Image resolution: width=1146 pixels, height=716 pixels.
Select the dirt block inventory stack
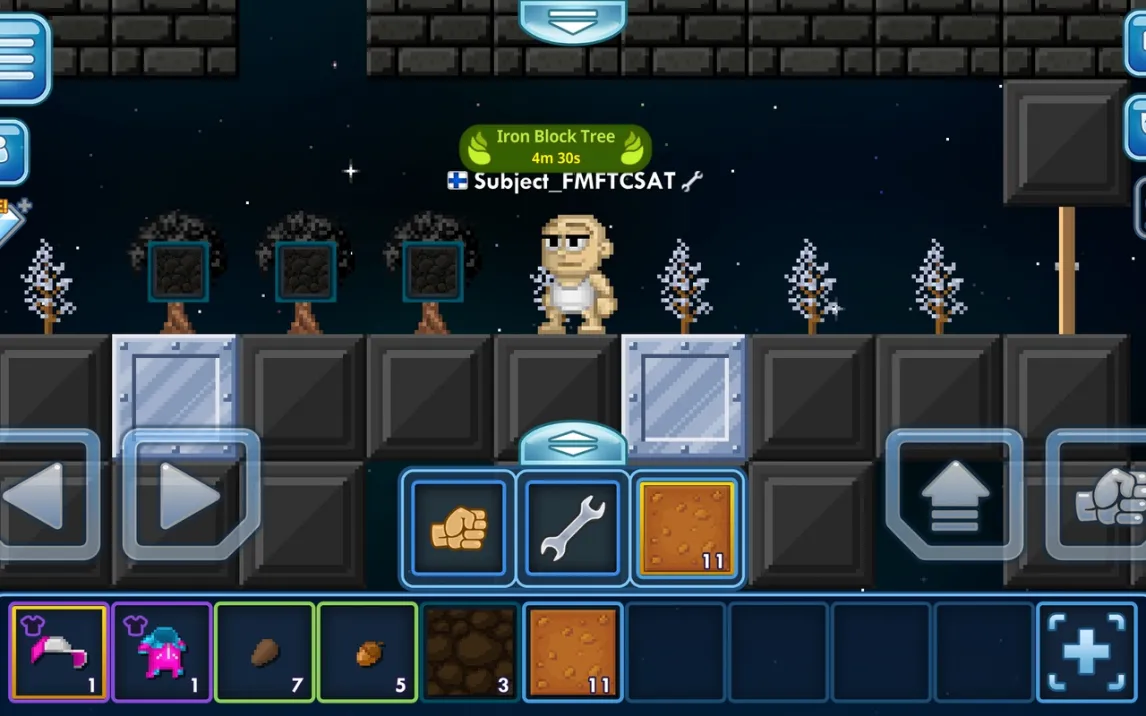pos(573,652)
